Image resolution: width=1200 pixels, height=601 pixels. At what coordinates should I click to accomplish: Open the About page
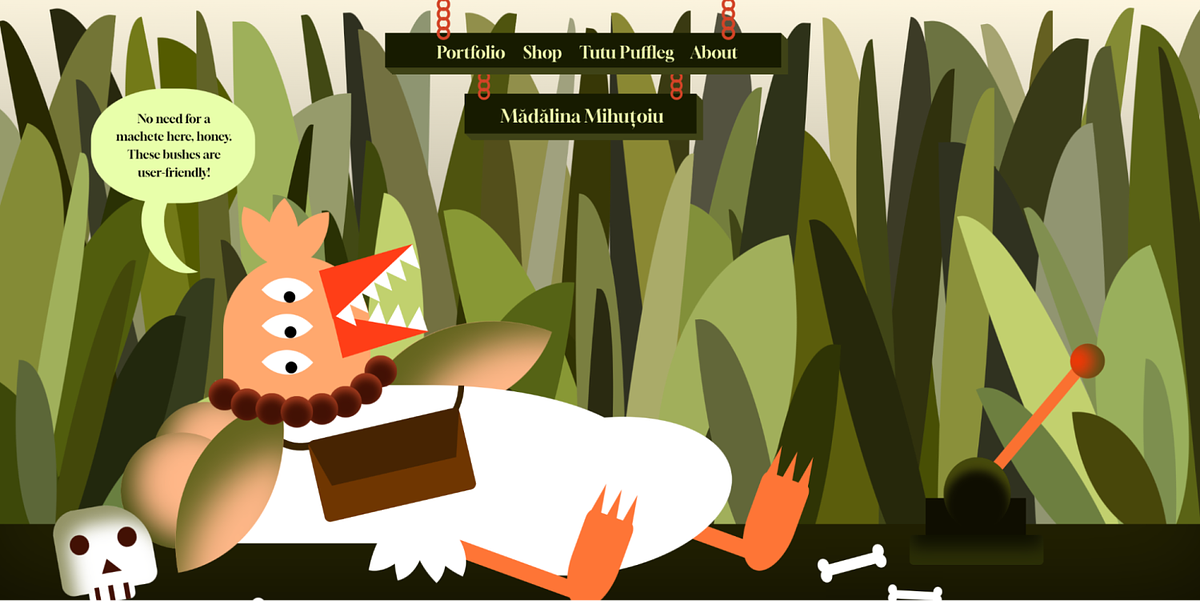[x=713, y=53]
